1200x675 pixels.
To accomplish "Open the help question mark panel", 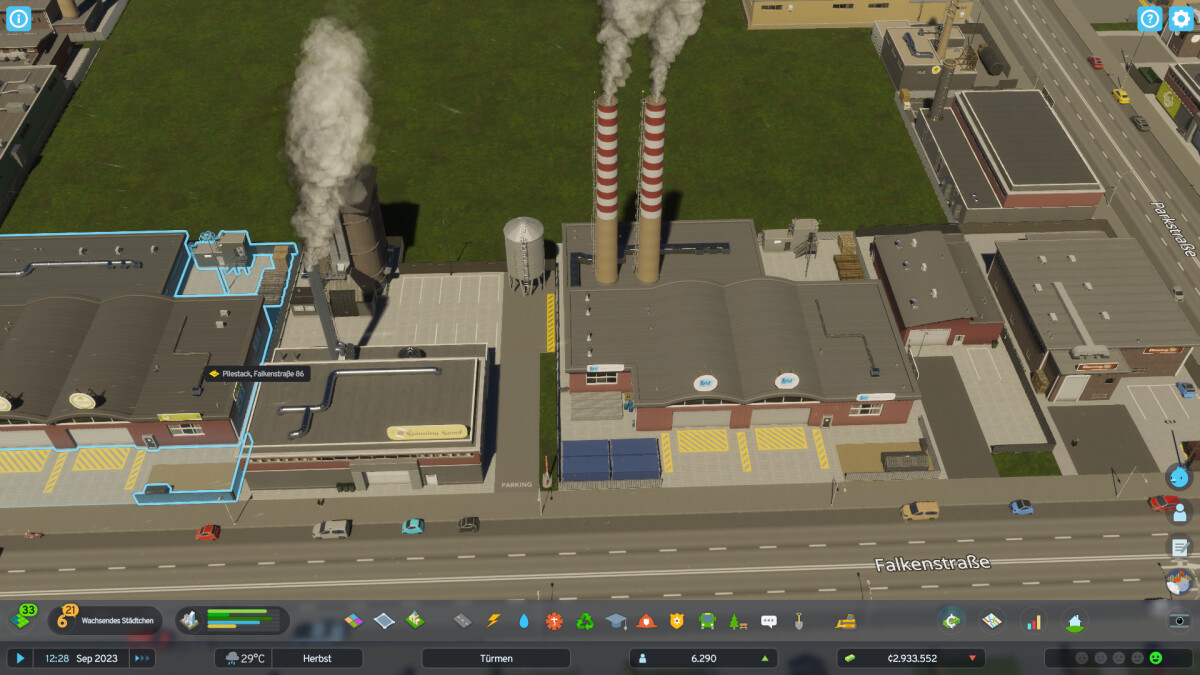I will pos(1150,18).
